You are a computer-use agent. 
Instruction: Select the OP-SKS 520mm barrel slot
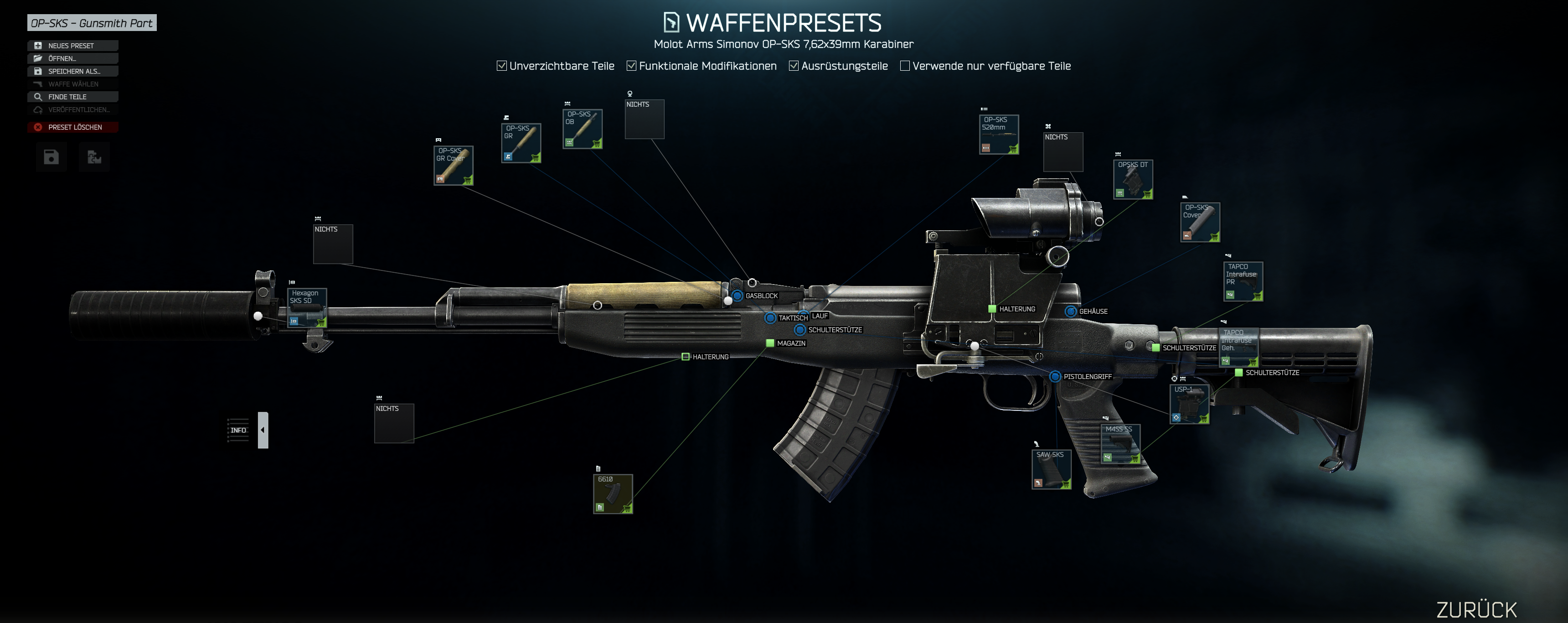(999, 135)
